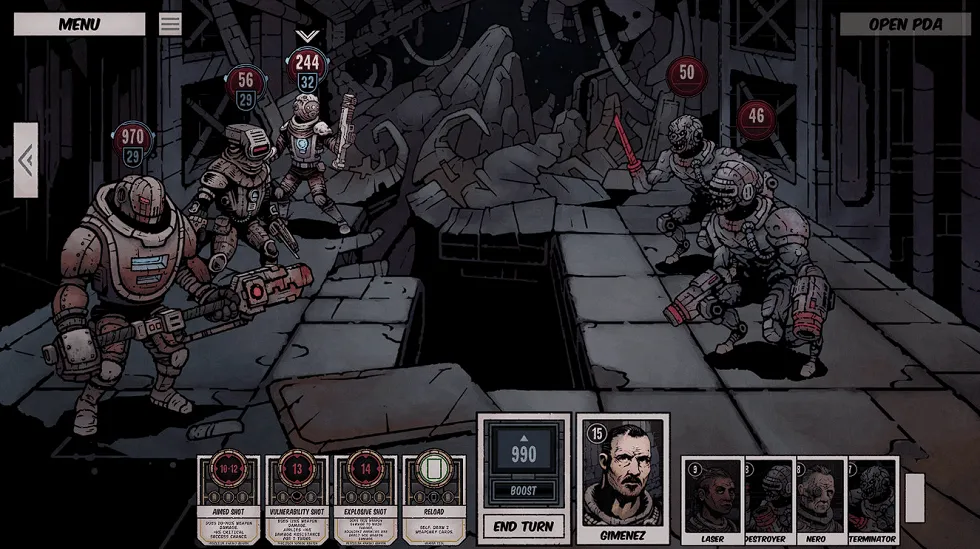The image size is (980, 549).
Task: Activate the Boost button
Action: [524, 491]
